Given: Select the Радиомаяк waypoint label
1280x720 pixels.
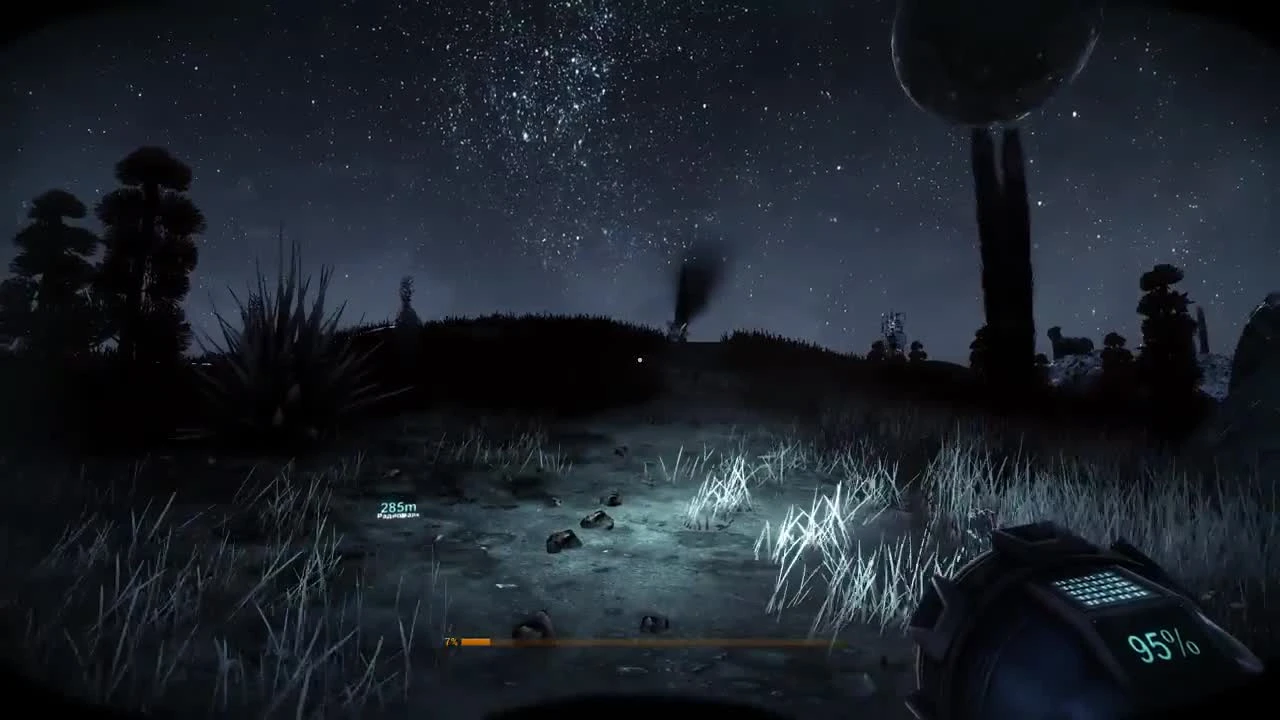Looking at the screenshot, I should pyautogui.click(x=398, y=515).
